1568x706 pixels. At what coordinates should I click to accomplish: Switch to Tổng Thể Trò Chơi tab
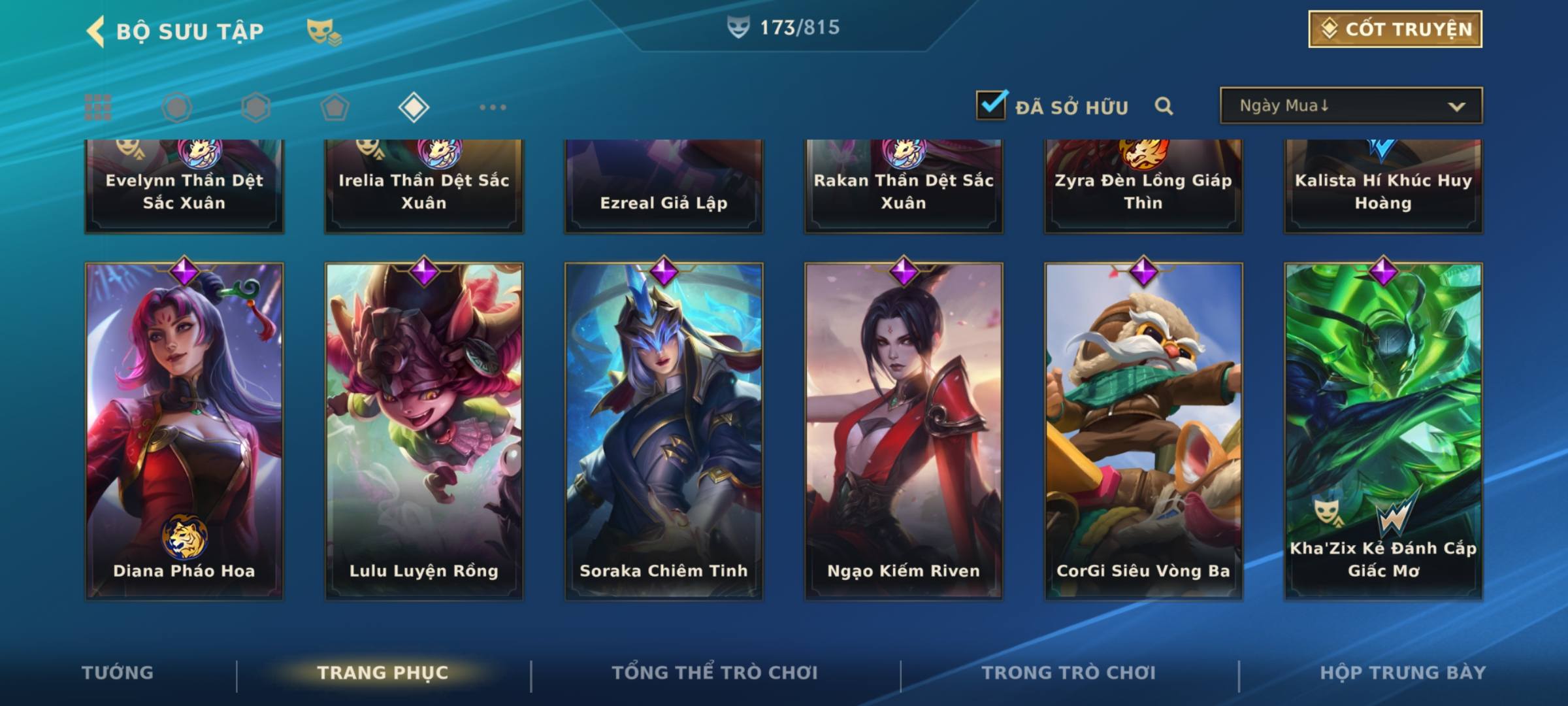(x=715, y=673)
